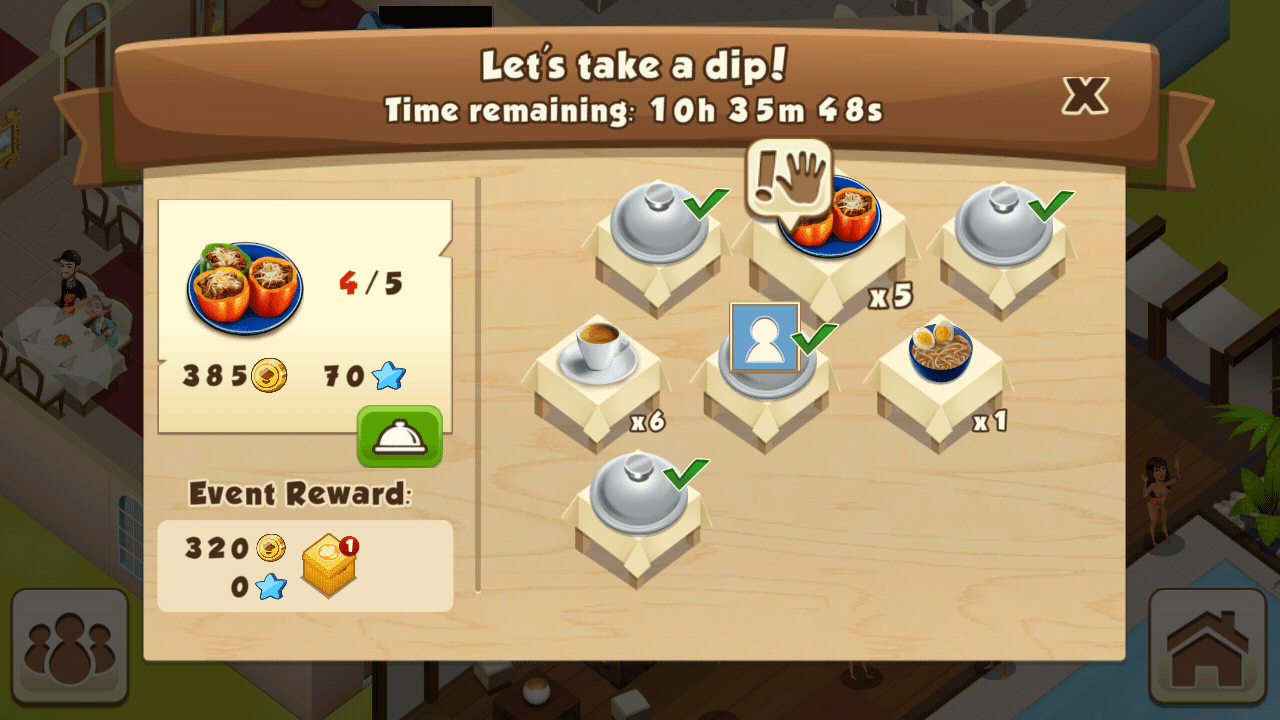Close the Let's take a dip event panel
The image size is (1280, 720).
1085,95
